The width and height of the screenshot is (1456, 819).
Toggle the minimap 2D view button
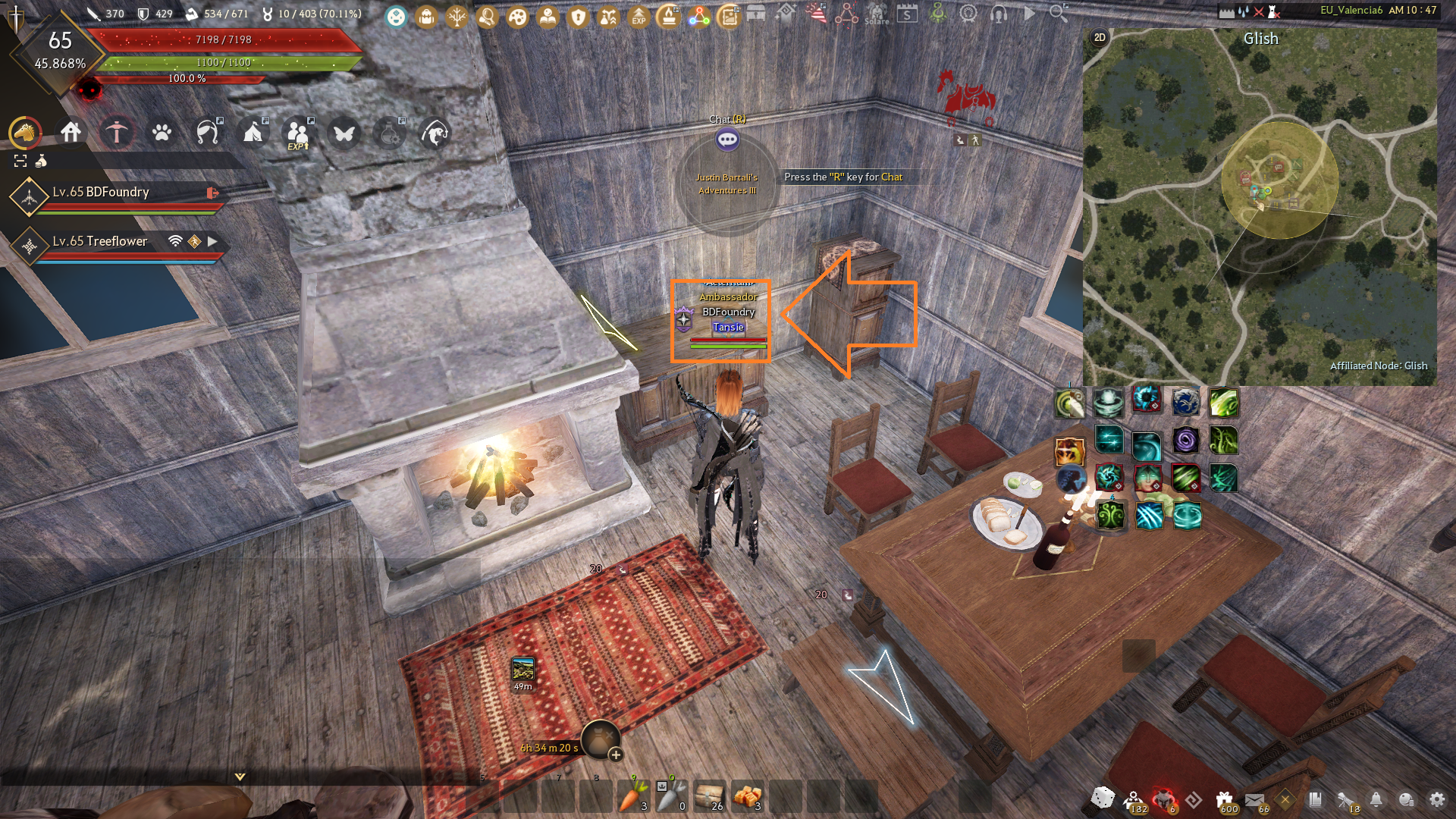(1100, 37)
